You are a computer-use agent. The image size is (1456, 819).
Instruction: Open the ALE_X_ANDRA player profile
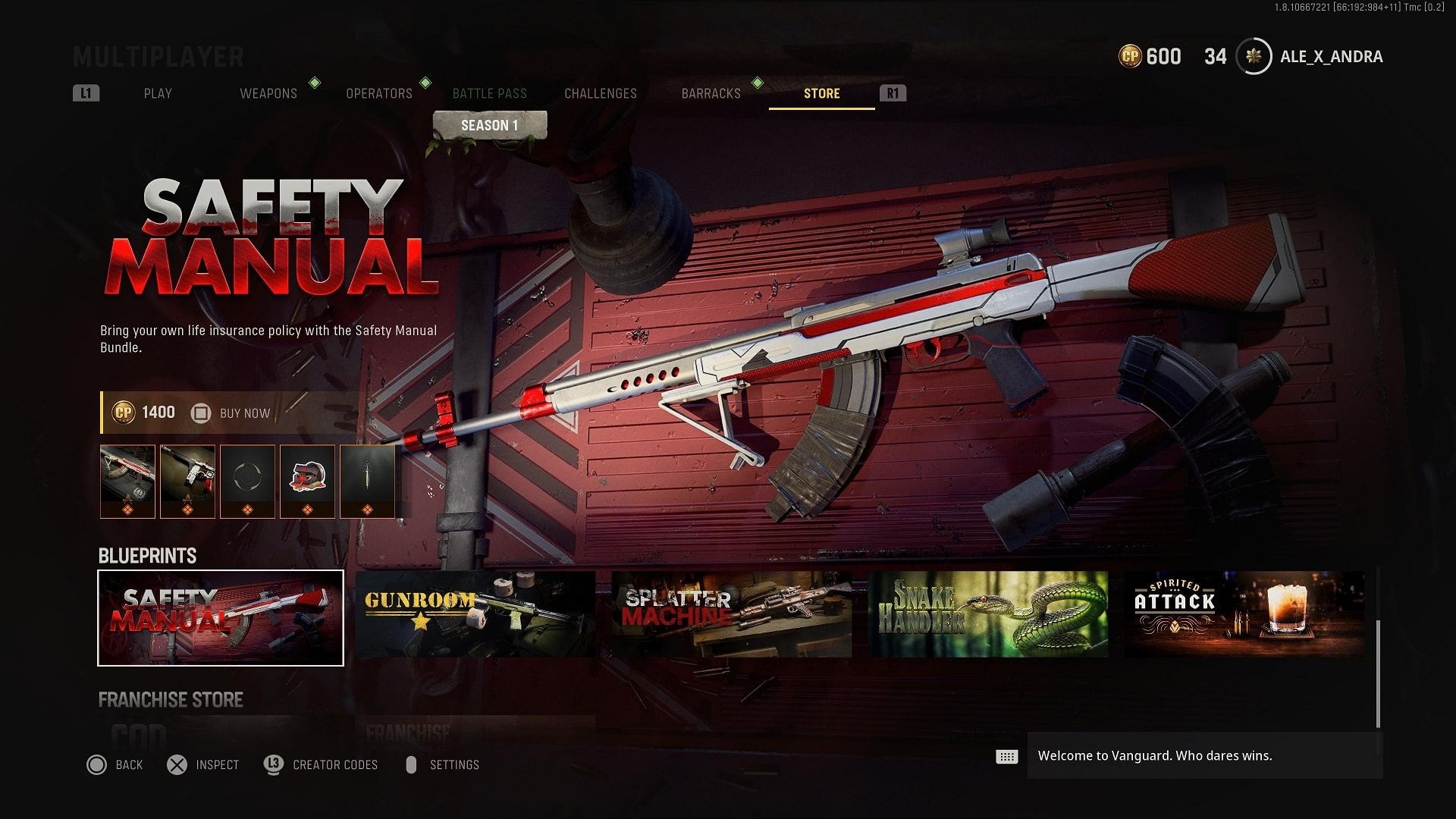tap(1331, 57)
